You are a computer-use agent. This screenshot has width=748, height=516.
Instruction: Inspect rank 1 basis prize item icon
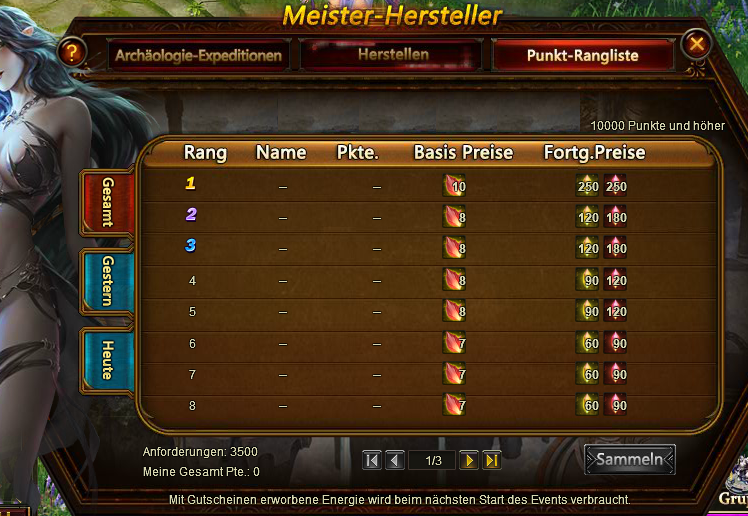tap(454, 185)
